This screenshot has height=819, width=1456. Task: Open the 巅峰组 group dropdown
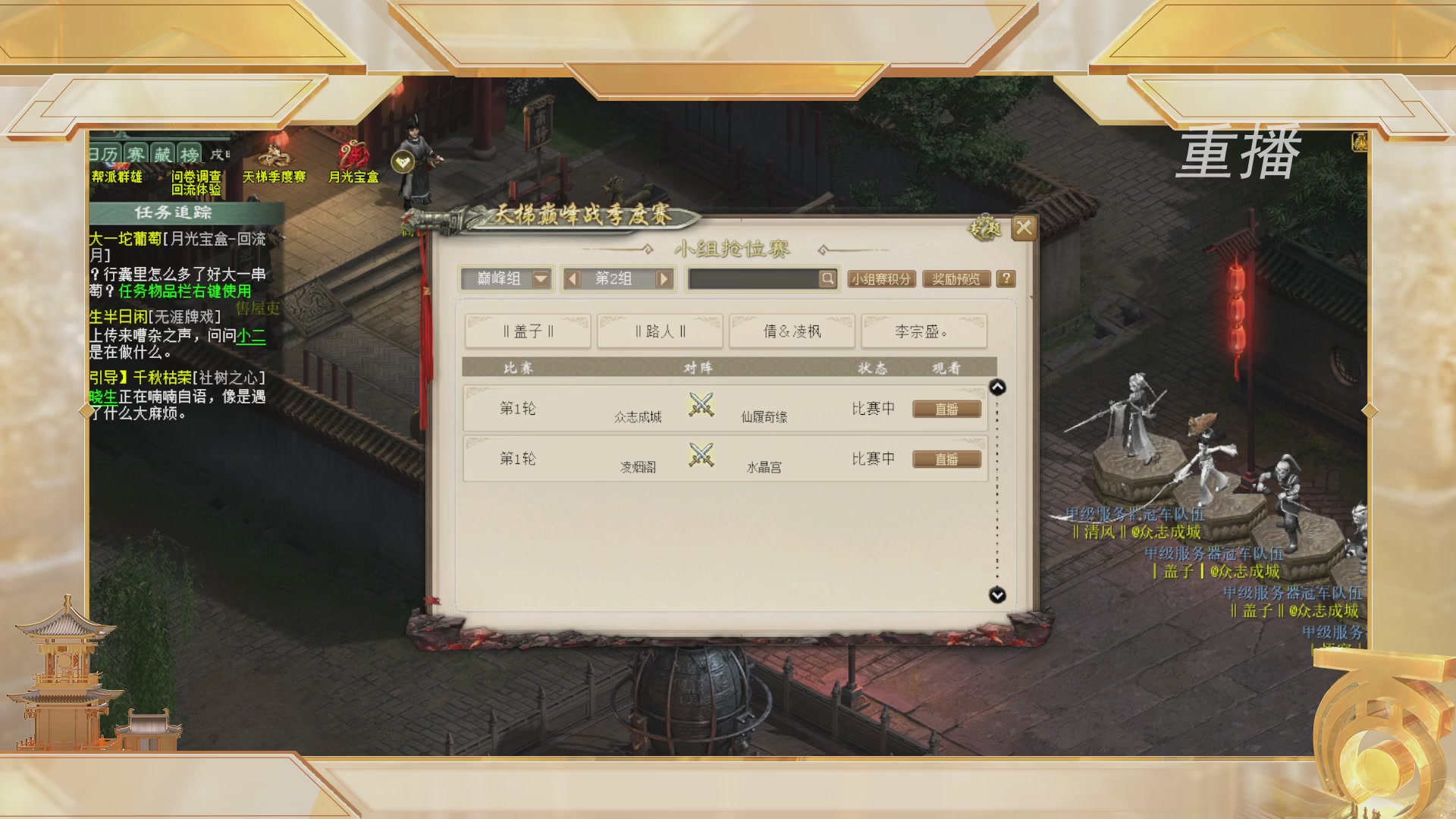[x=508, y=279]
